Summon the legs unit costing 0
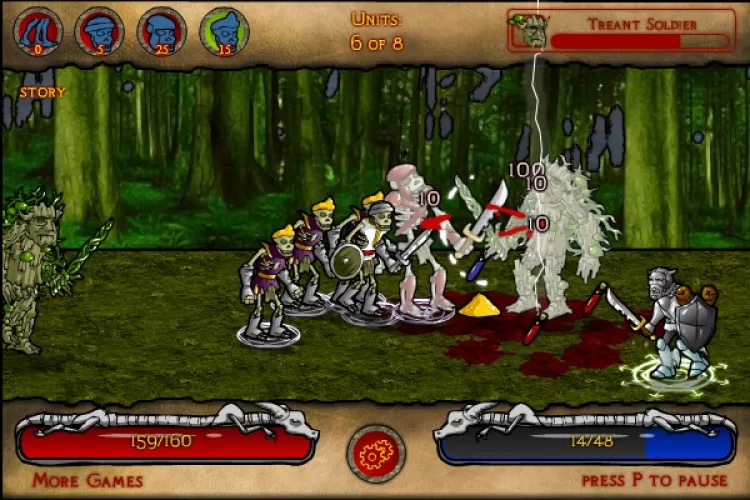This screenshot has height=500, width=750. 38,31
